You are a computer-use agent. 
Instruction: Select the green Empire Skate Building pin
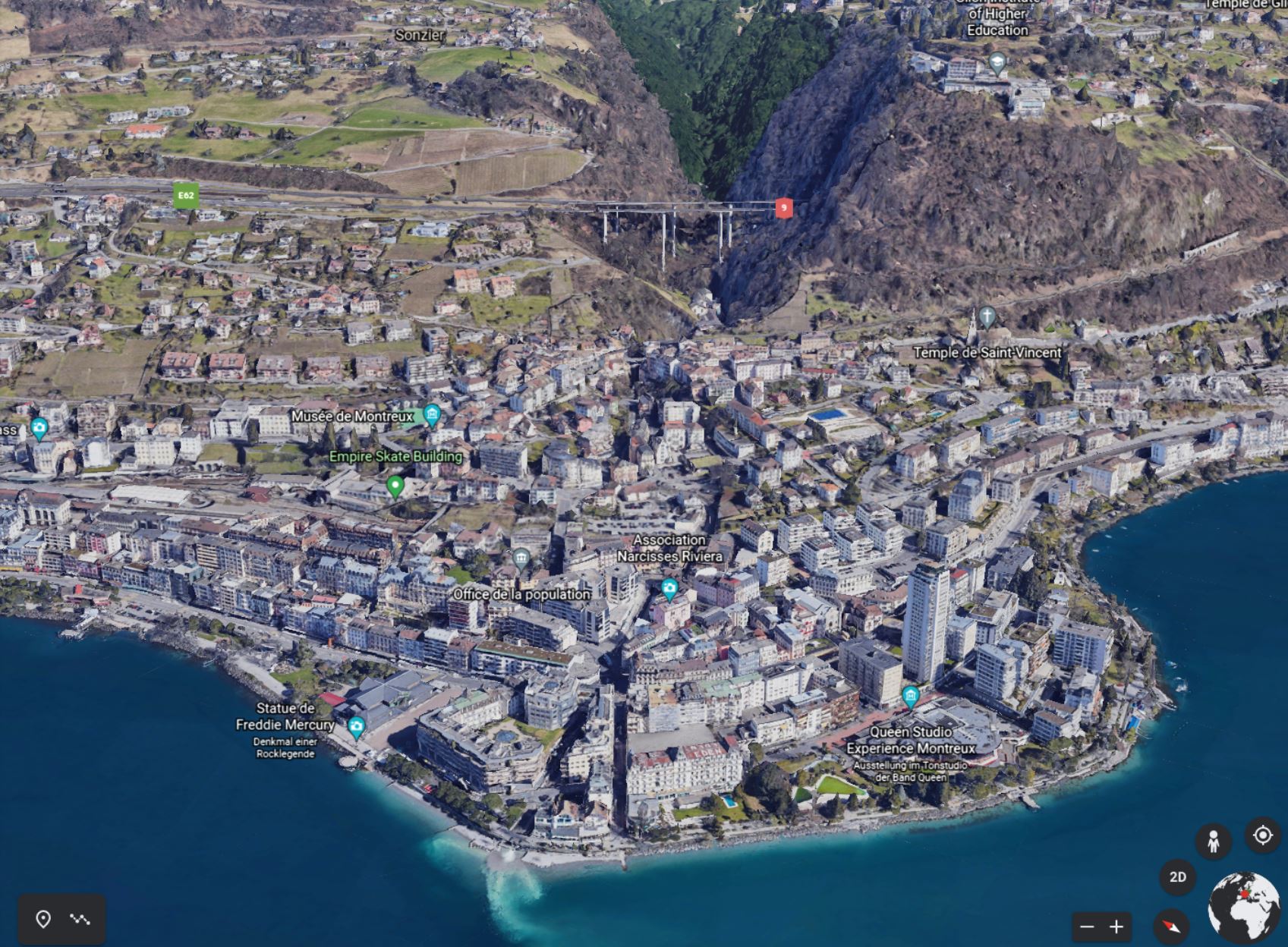[395, 485]
